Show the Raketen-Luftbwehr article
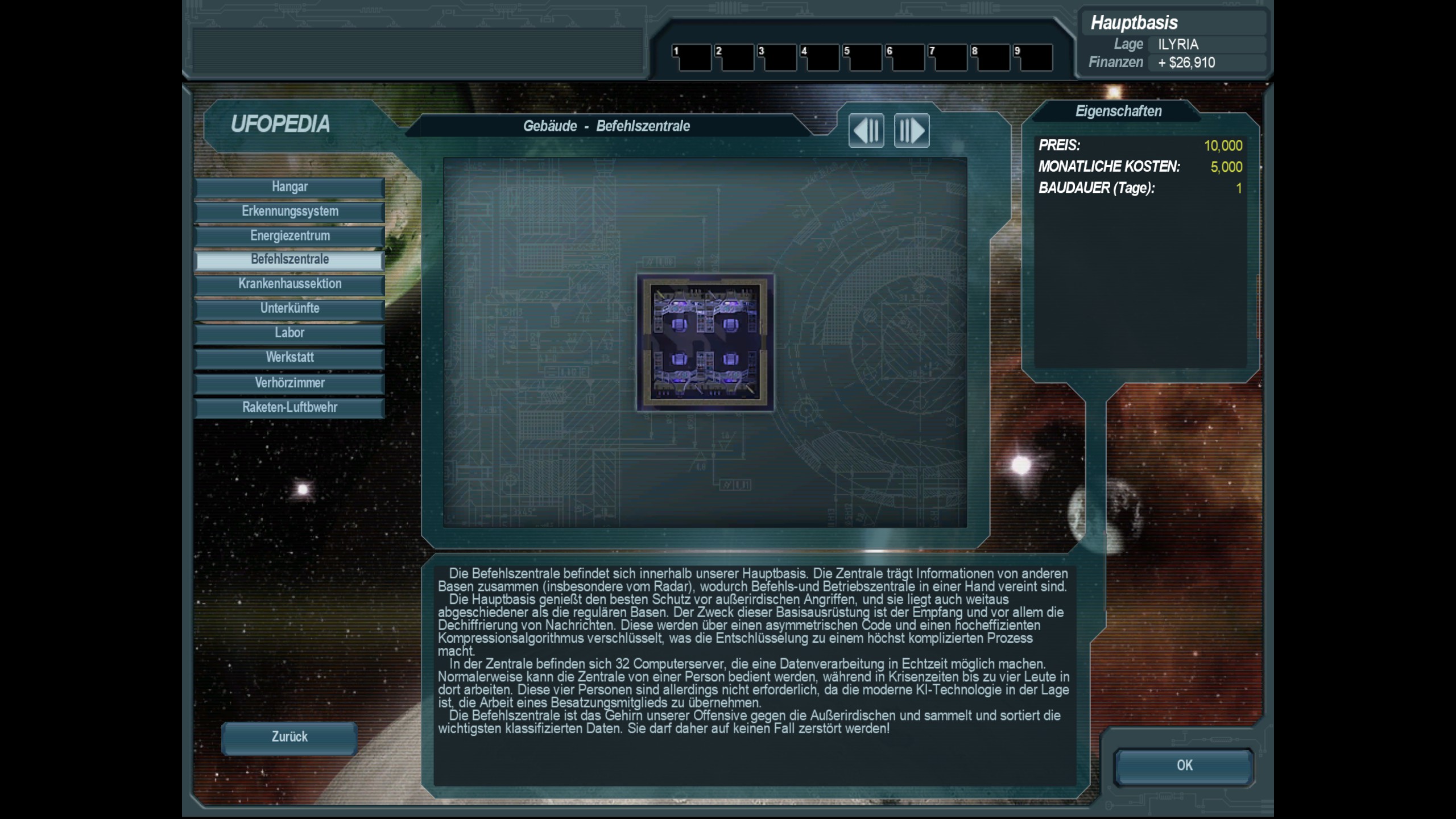The width and height of the screenshot is (1456, 819). pyautogui.click(x=289, y=408)
